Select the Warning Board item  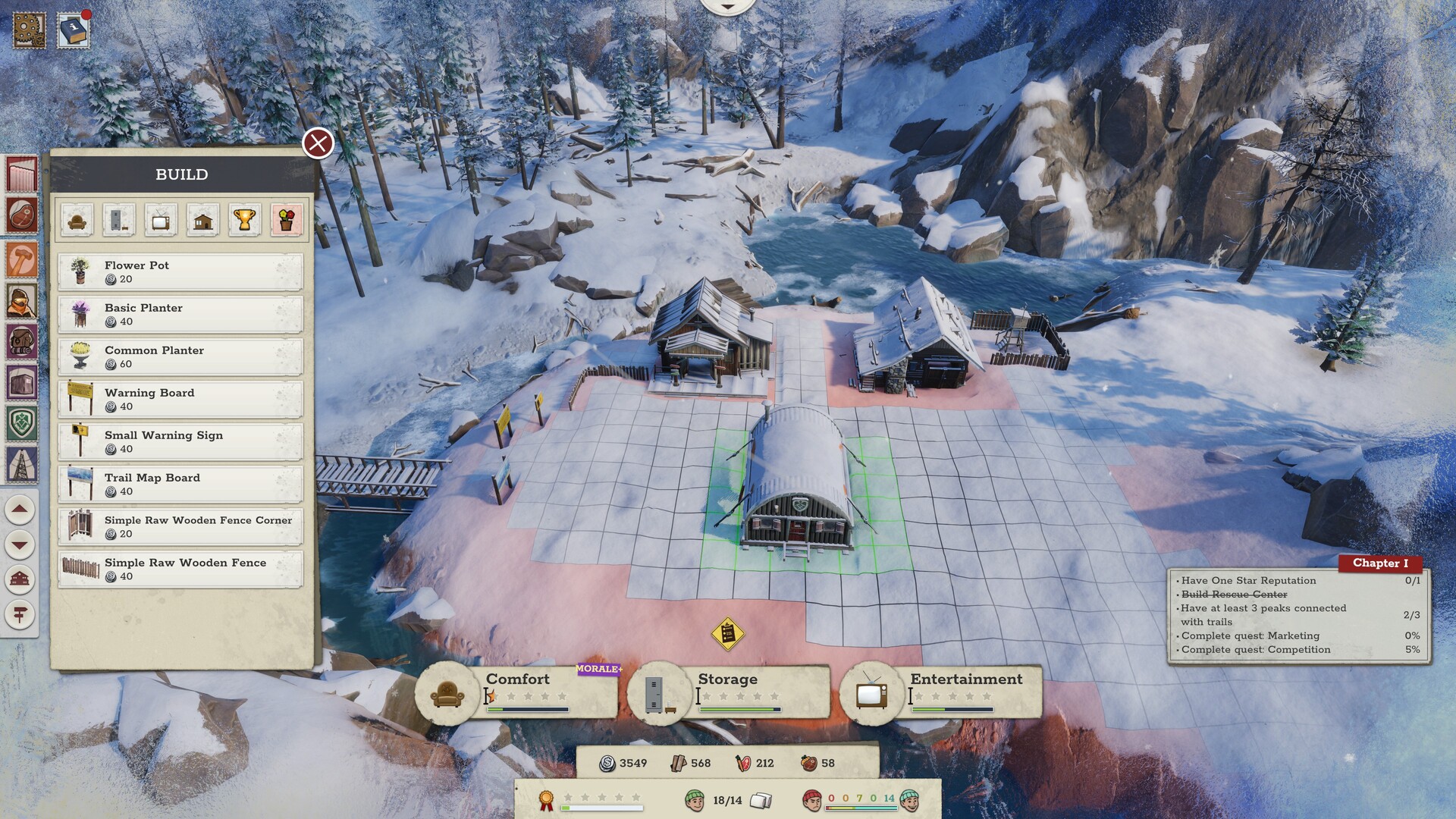180,400
